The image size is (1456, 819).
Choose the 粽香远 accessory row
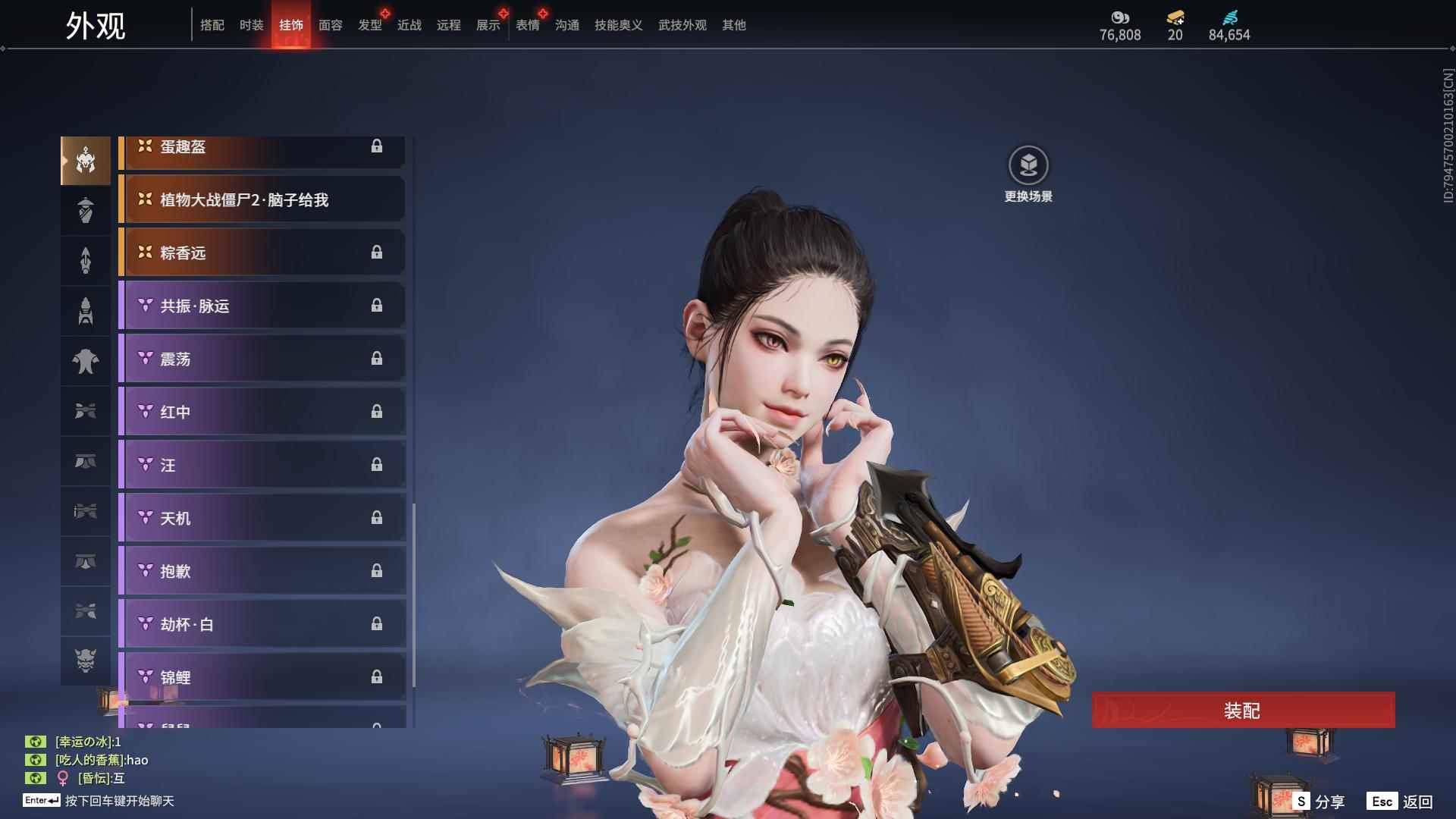pos(262,253)
